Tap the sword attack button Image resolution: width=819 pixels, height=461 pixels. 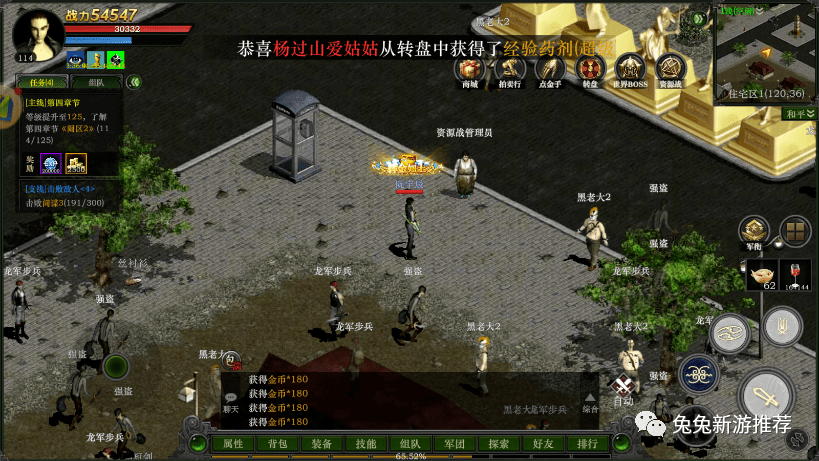point(769,393)
